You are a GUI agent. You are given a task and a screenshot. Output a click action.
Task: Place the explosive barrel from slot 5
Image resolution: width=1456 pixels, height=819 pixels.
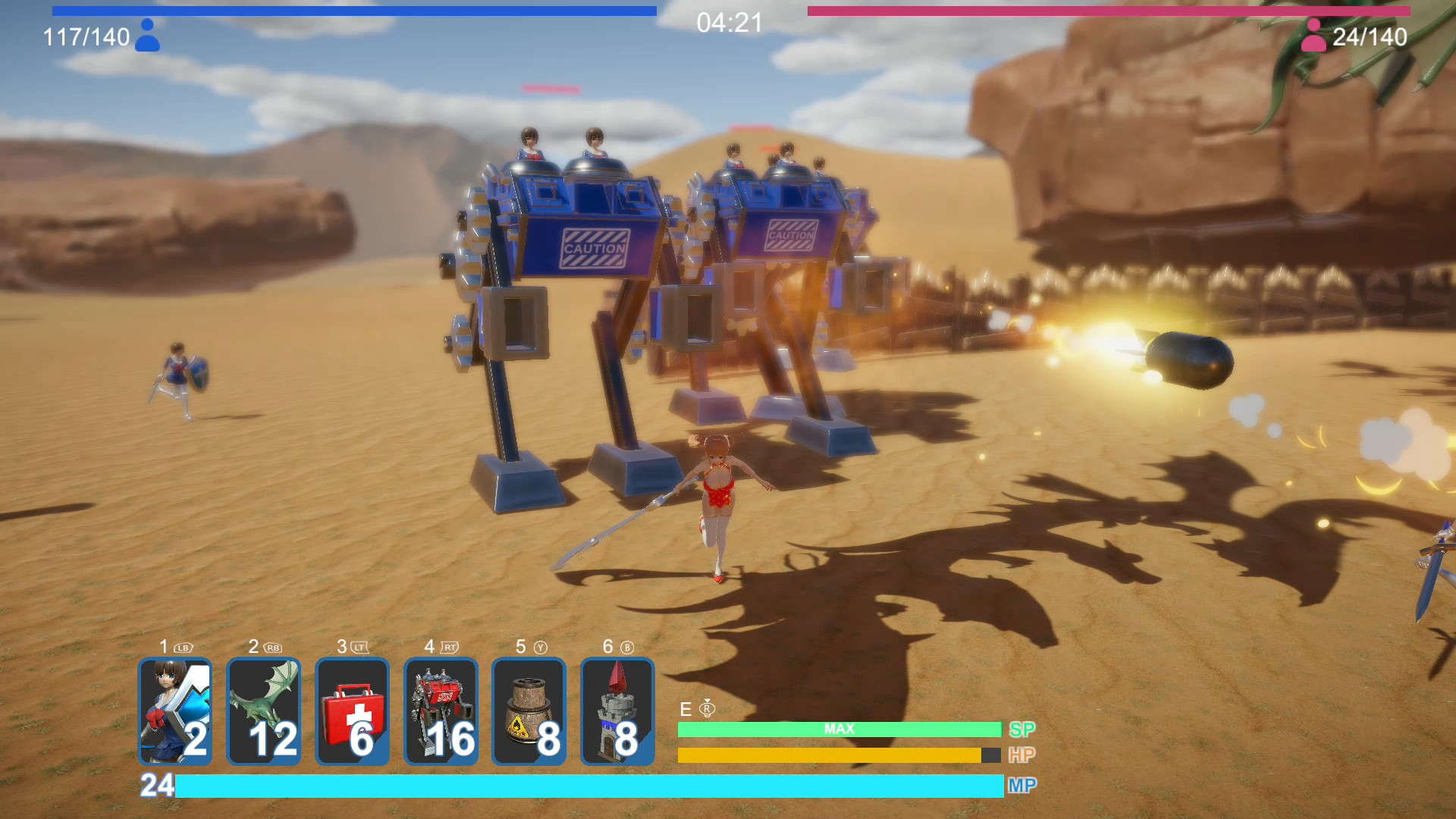pyautogui.click(x=529, y=711)
